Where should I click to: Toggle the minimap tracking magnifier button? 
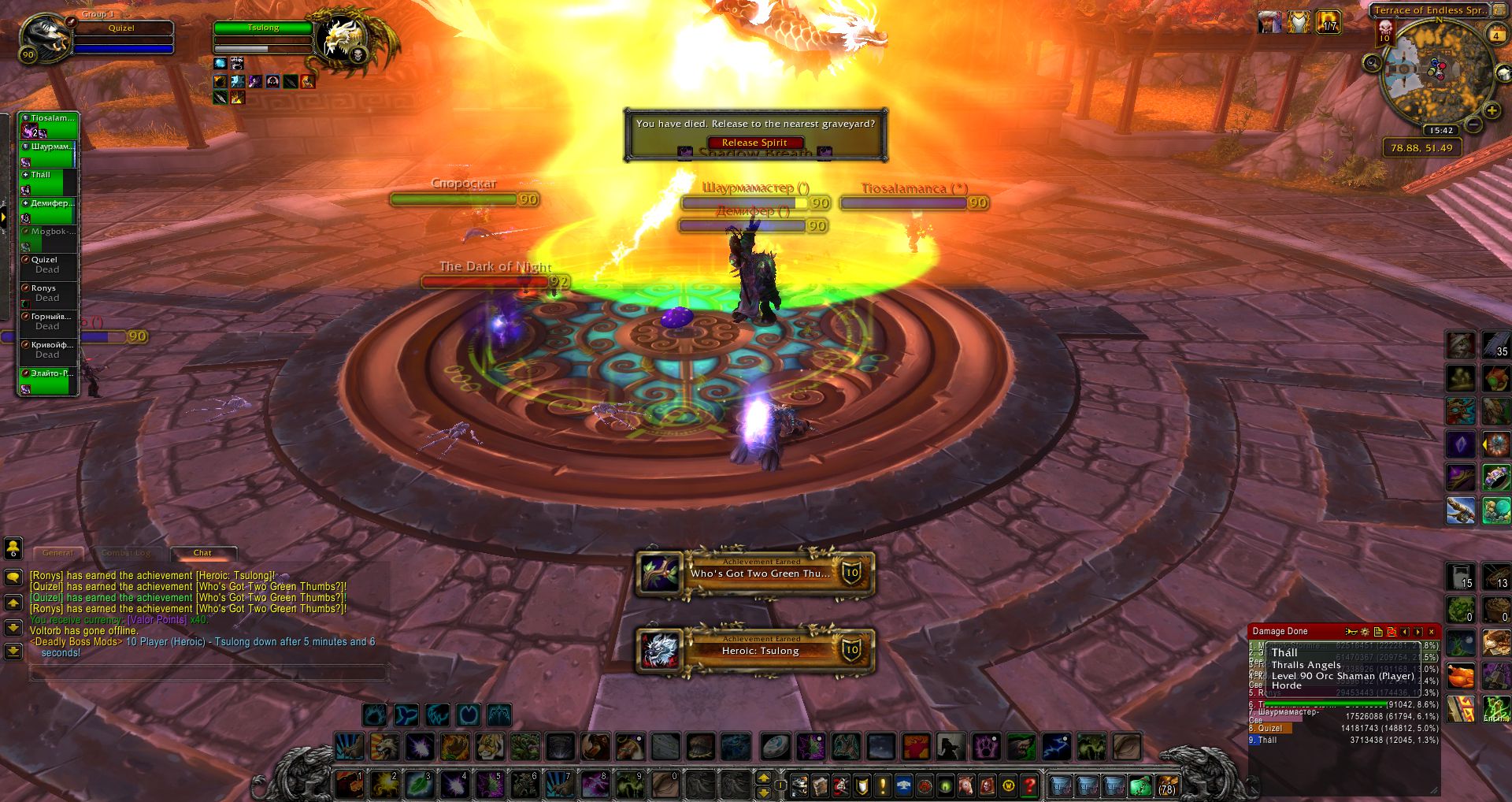click(1373, 64)
